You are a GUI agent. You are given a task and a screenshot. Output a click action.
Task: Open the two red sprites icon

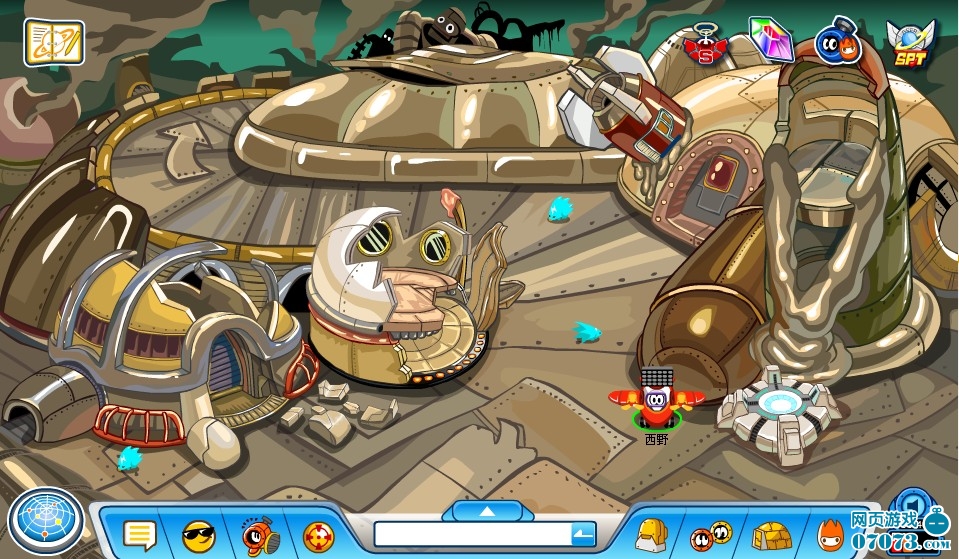[x=710, y=535]
